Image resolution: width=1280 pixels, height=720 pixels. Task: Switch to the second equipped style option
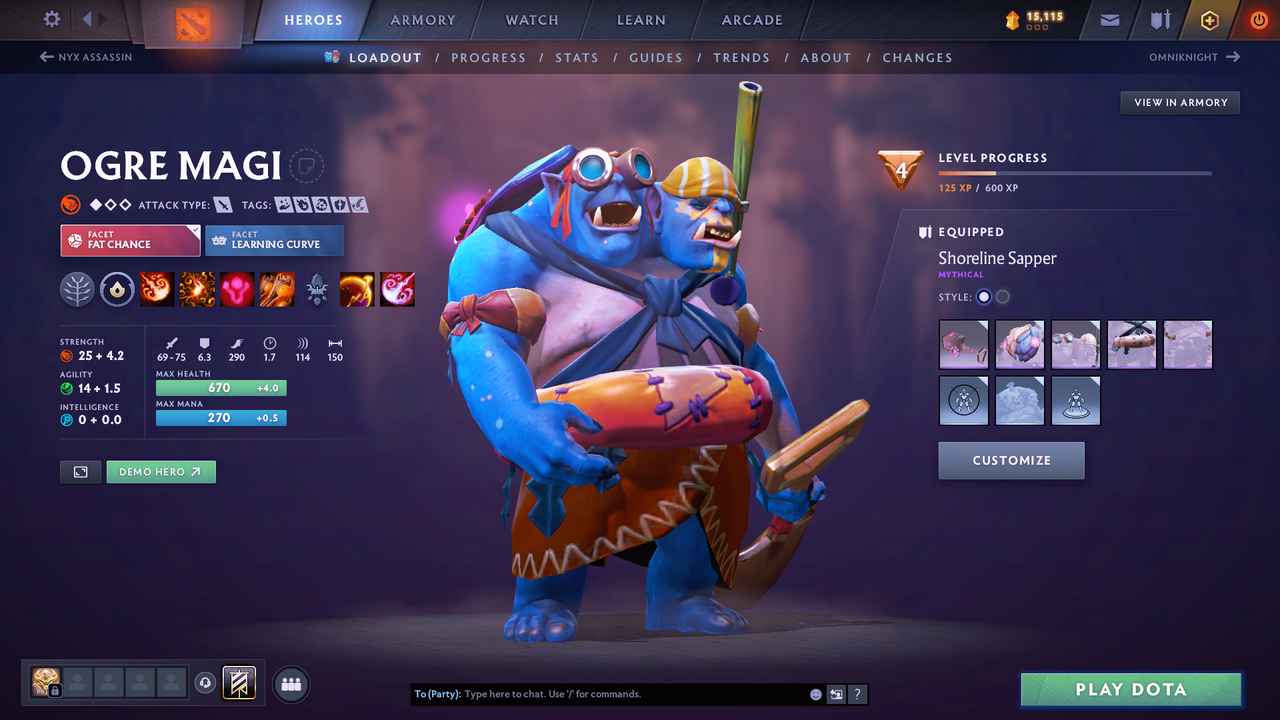(x=1002, y=296)
